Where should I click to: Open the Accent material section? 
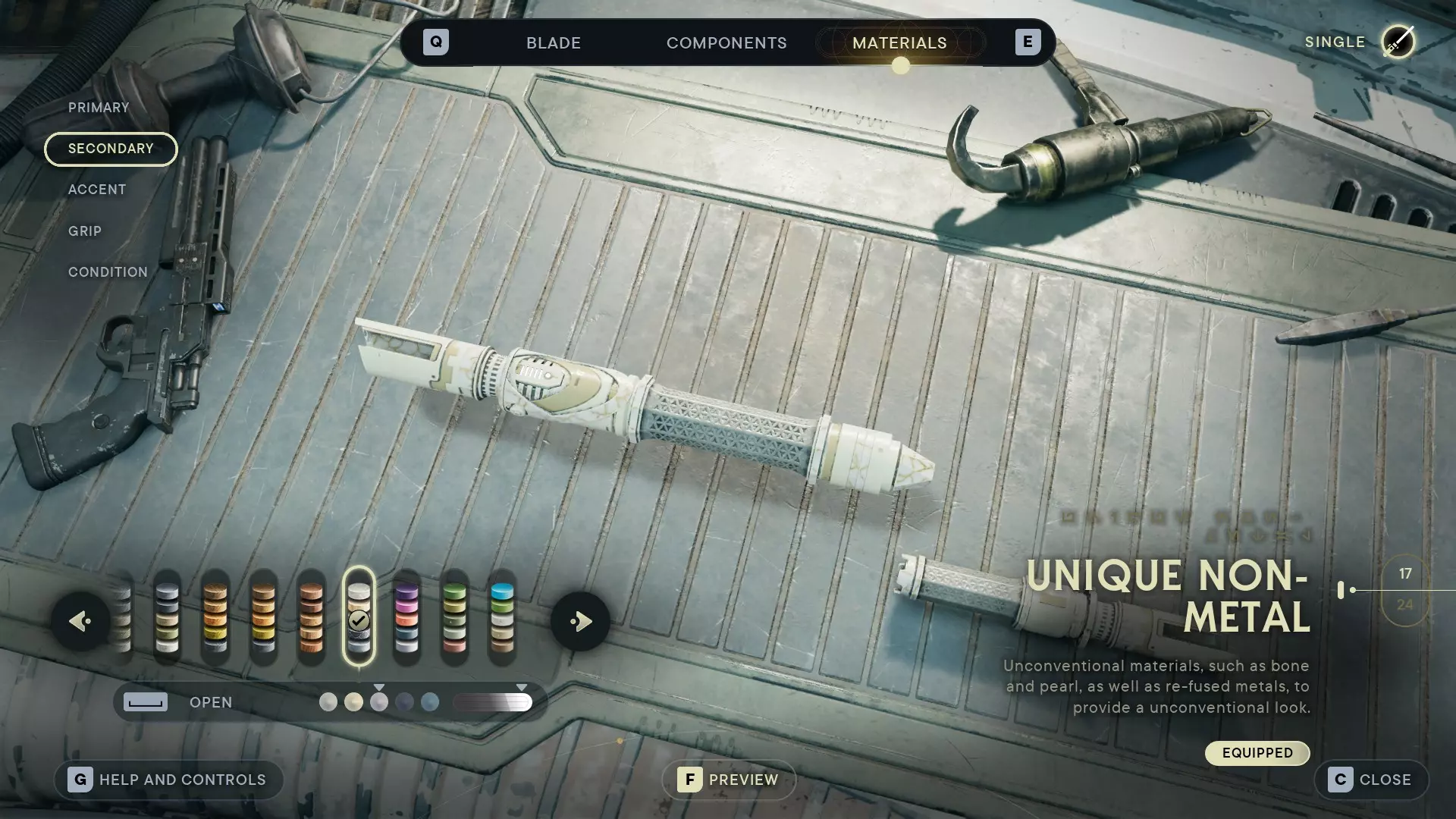point(97,190)
